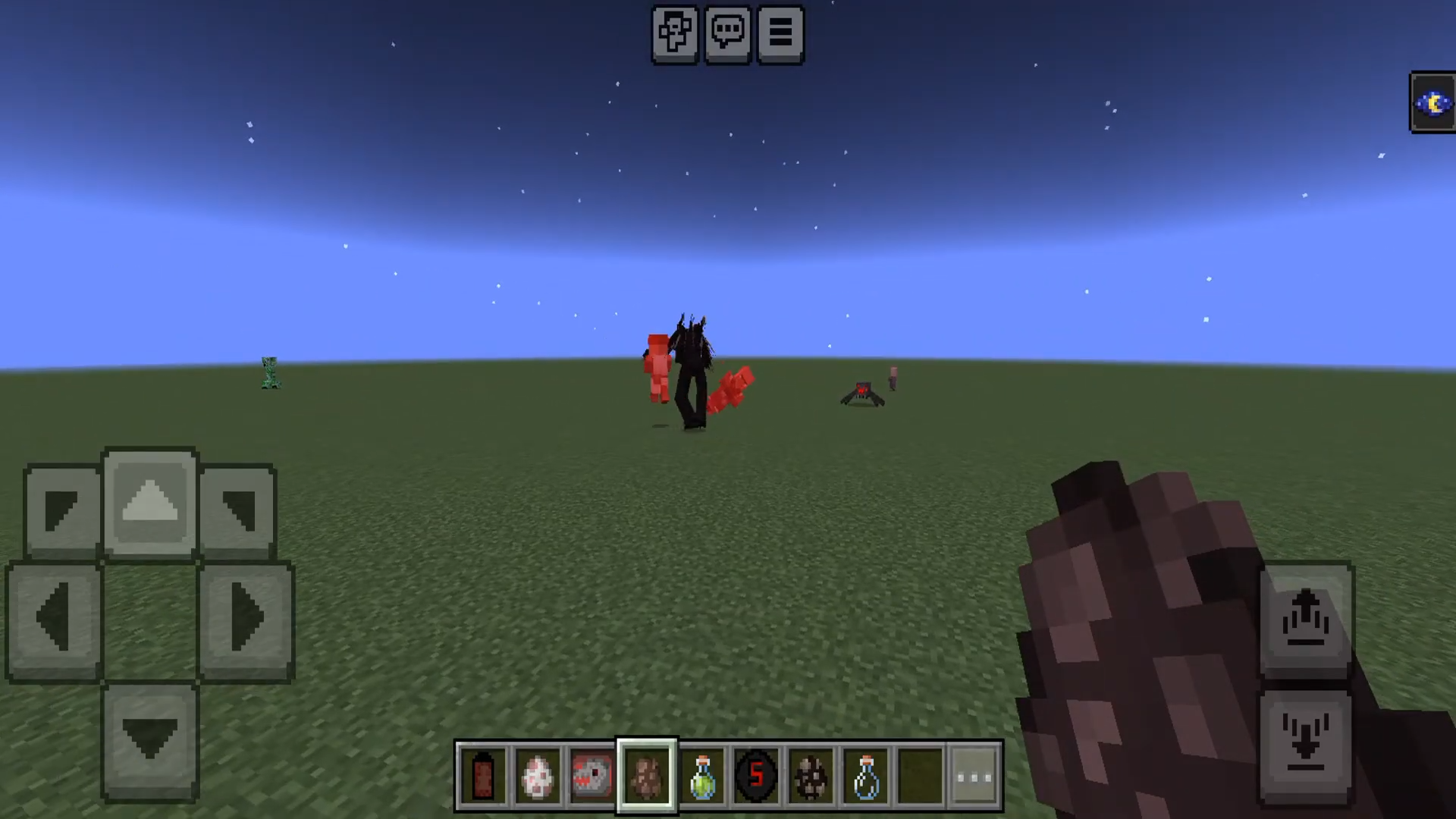The width and height of the screenshot is (1456, 819).
Task: Select the dark red bottle hotbar slot
Action: [483, 776]
